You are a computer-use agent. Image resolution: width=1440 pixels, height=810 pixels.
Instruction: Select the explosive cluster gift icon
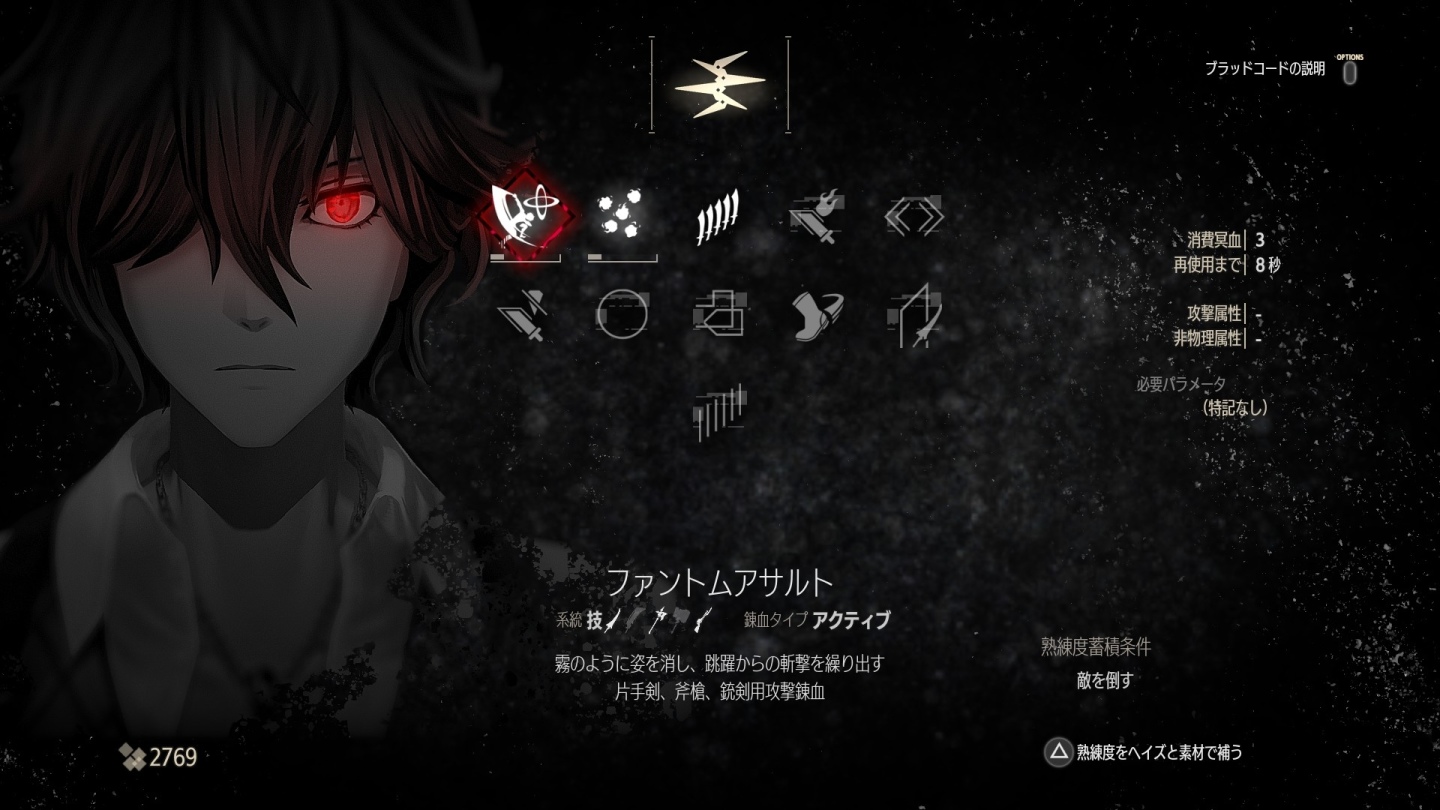620,215
